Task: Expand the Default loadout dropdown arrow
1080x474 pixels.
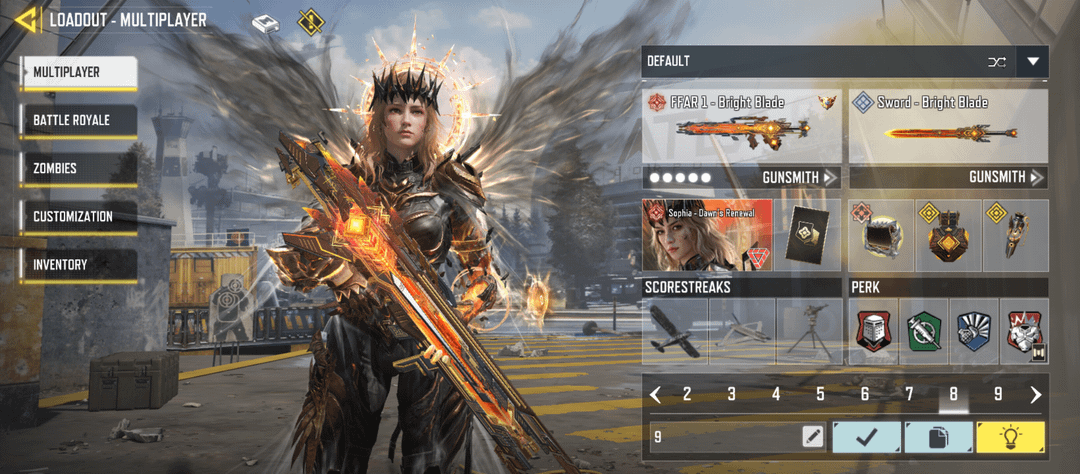Action: [1033, 62]
